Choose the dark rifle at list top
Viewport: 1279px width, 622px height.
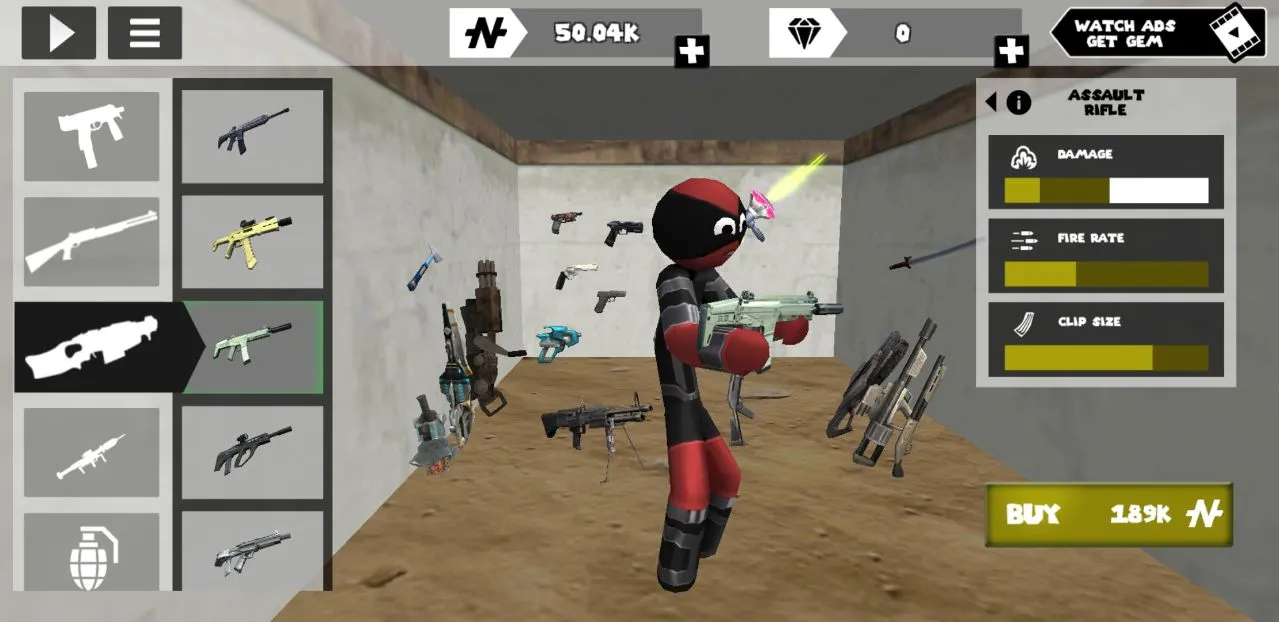coord(252,136)
